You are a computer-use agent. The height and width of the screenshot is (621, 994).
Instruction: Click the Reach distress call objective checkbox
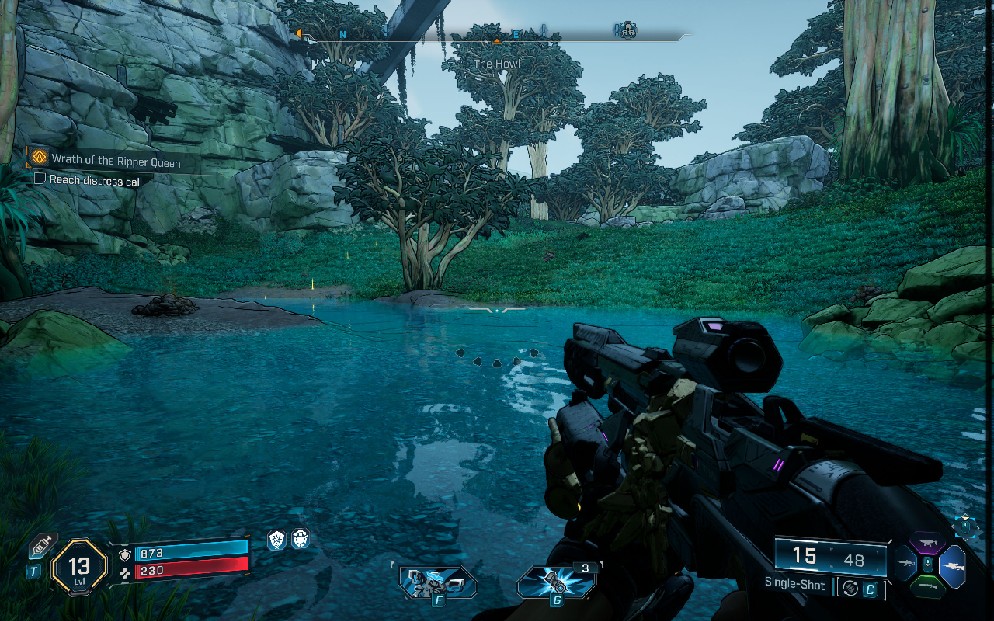click(x=40, y=178)
